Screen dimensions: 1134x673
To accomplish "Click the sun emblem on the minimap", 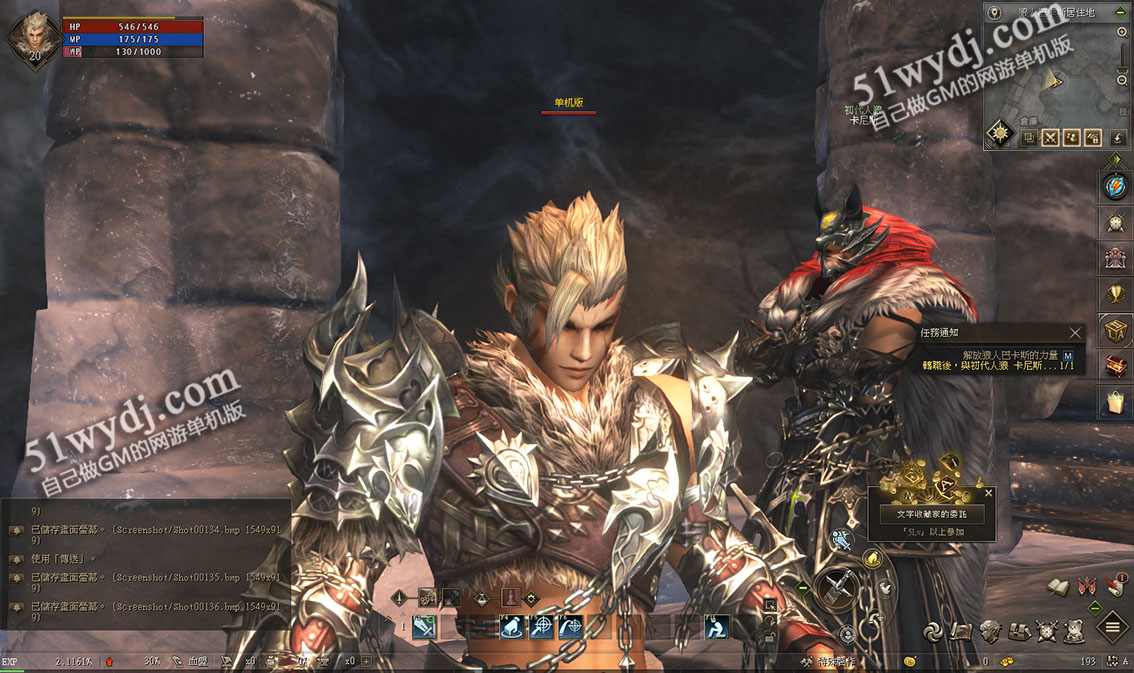I will point(999,133).
